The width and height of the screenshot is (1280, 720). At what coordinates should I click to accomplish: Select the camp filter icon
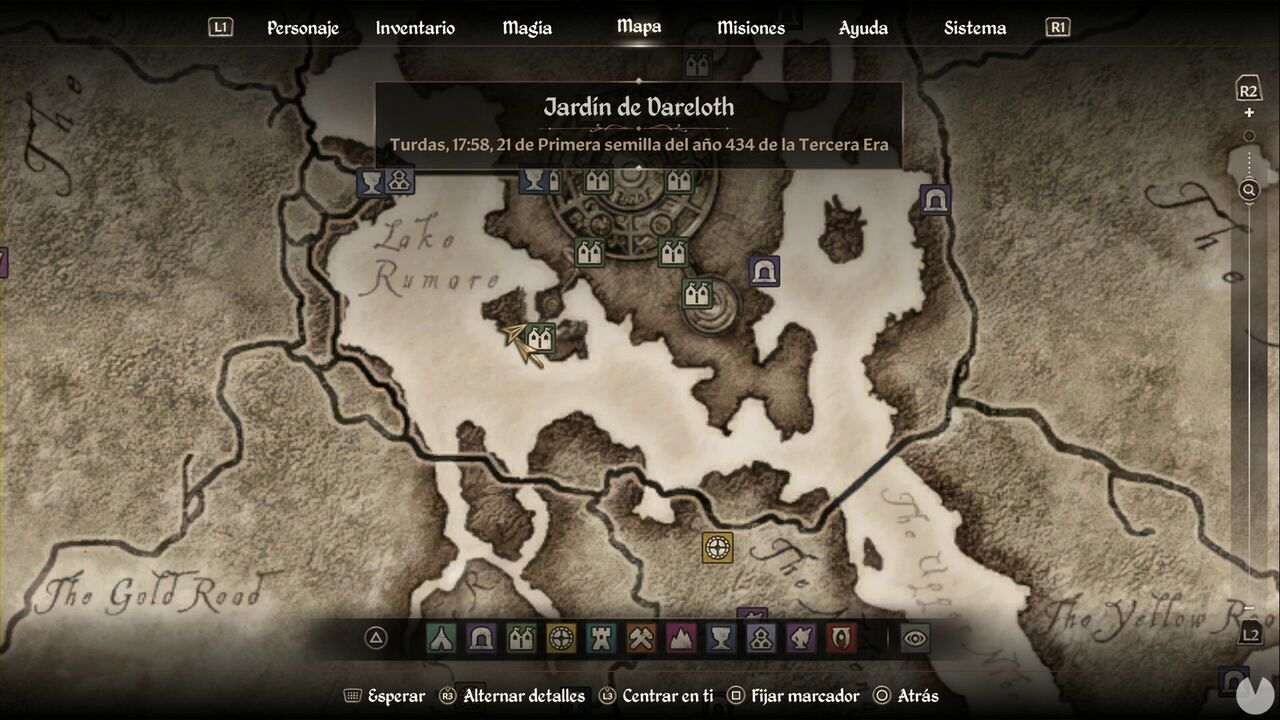click(441, 638)
